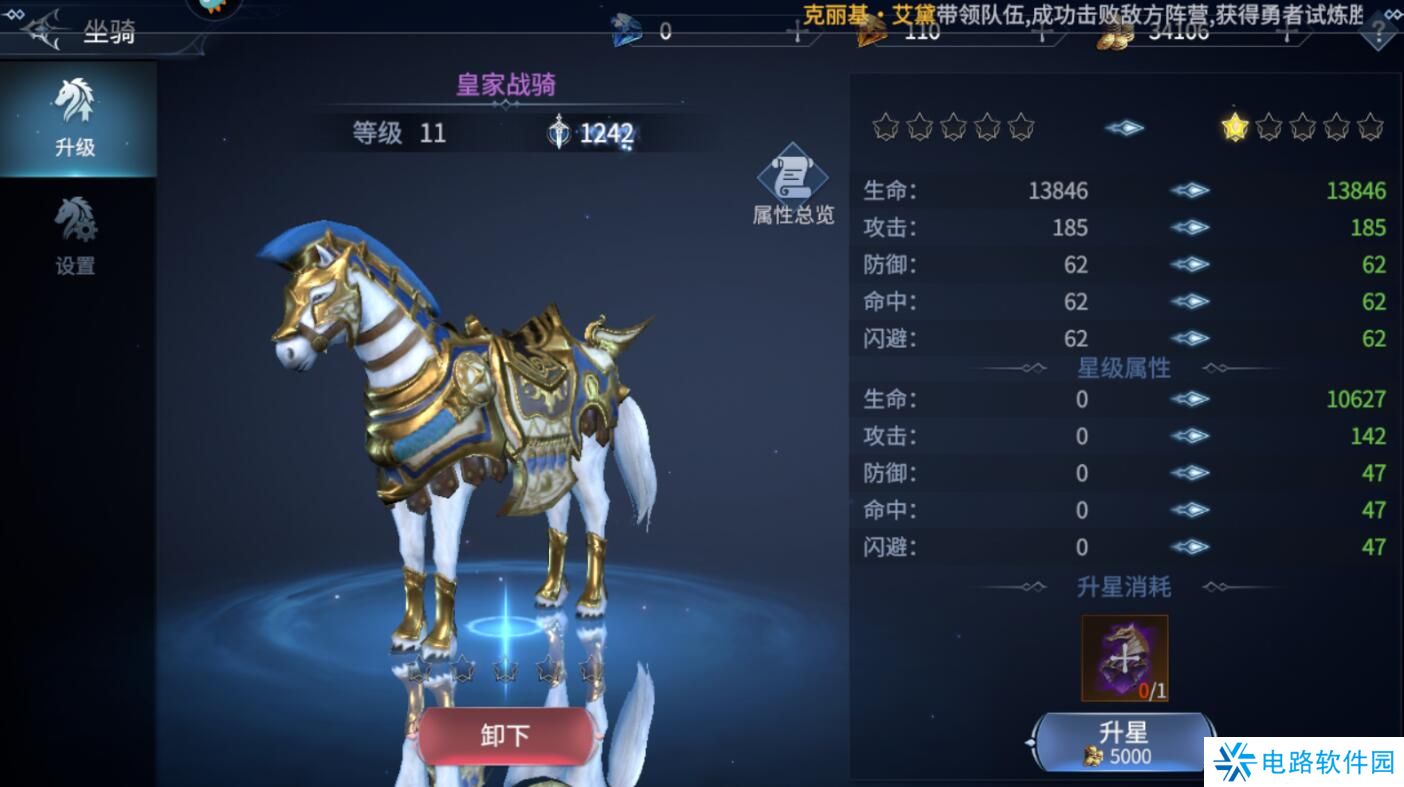Click the arrow beside 生命 13846
This screenshot has height=787, width=1404.
(x=1189, y=190)
